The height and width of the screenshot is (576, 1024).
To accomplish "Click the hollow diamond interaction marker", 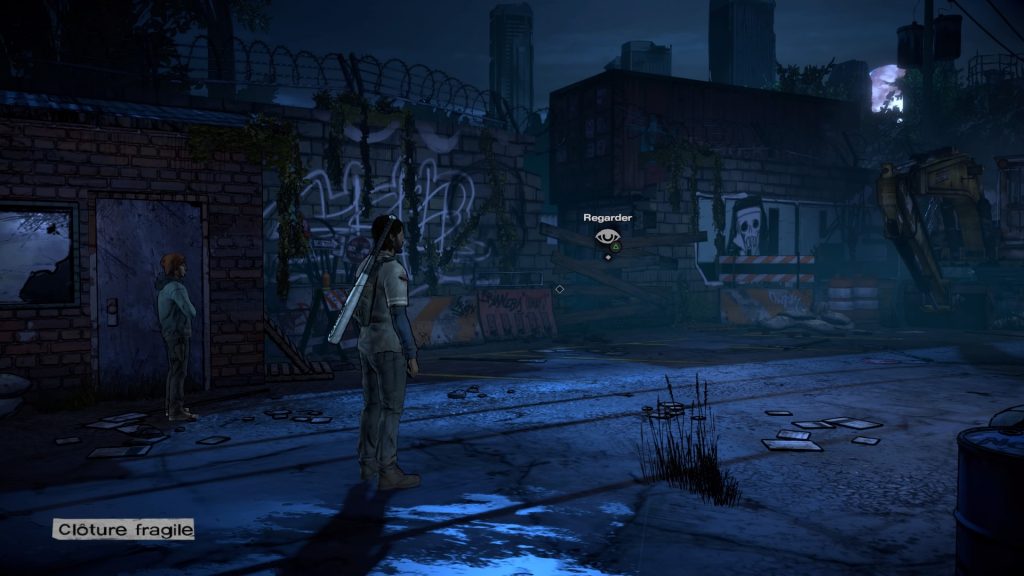I will (x=559, y=289).
